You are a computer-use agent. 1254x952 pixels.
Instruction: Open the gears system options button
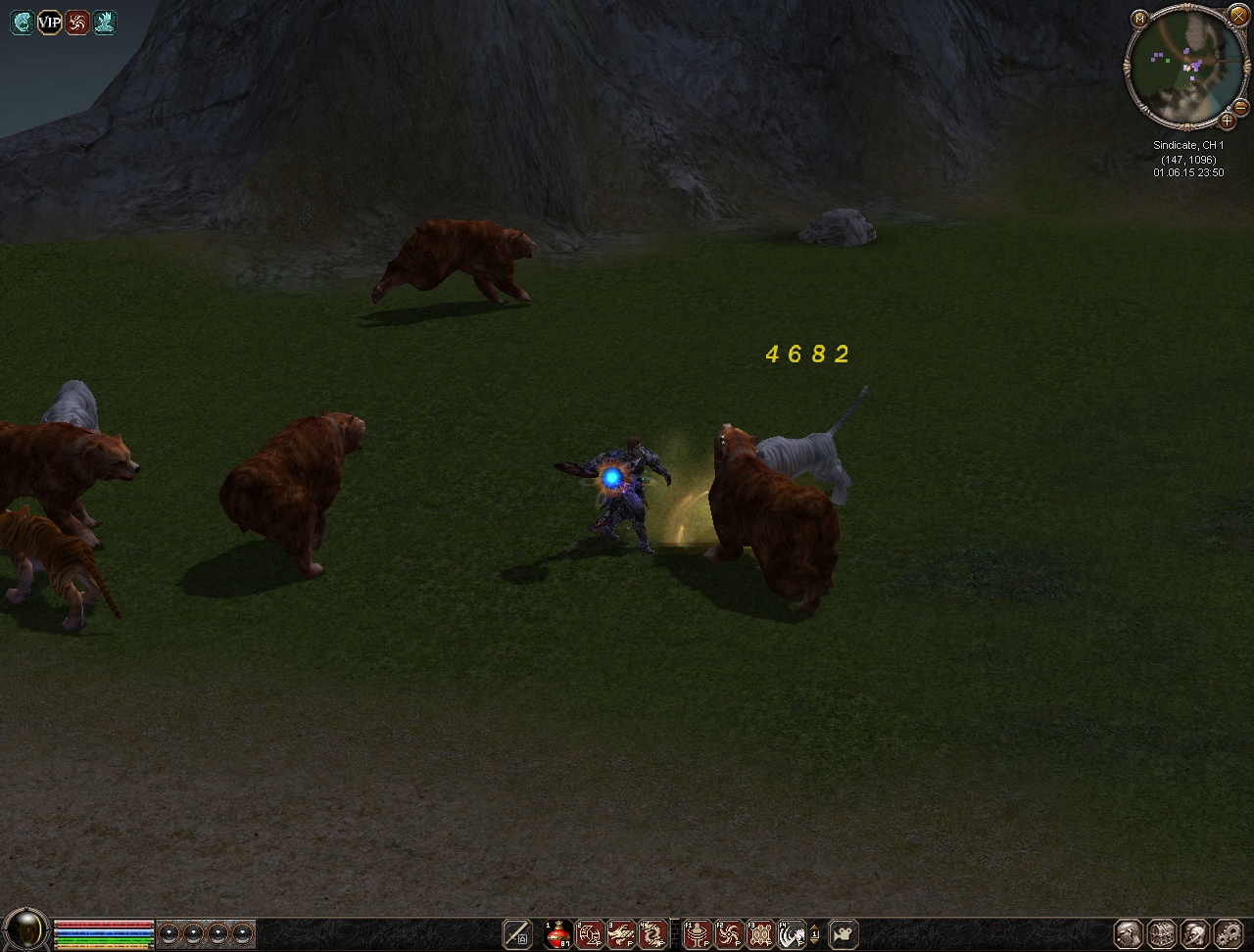pos(1229,934)
